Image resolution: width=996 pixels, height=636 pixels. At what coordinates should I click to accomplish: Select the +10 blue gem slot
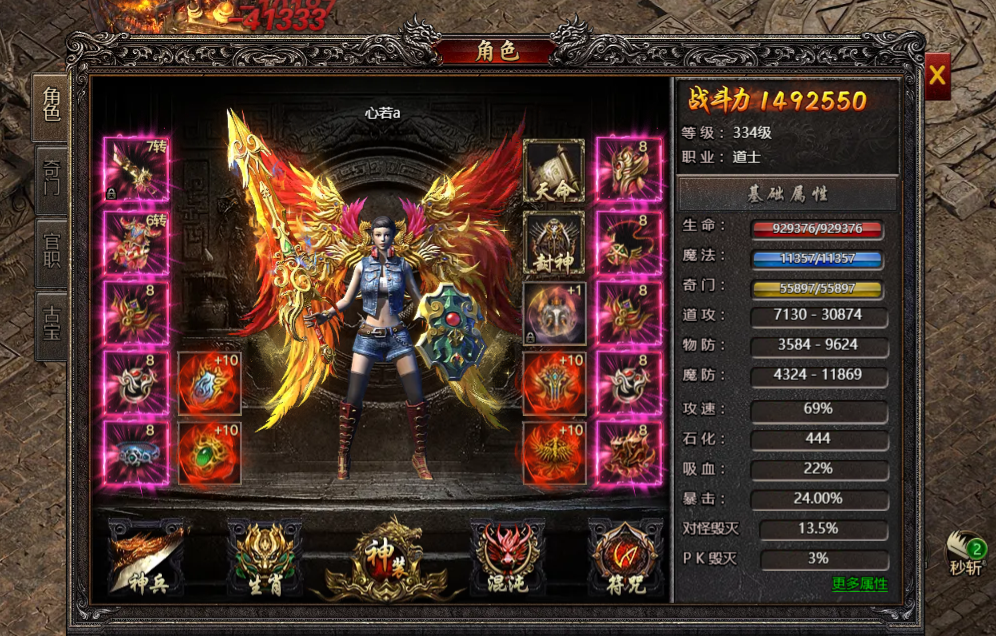(209, 383)
